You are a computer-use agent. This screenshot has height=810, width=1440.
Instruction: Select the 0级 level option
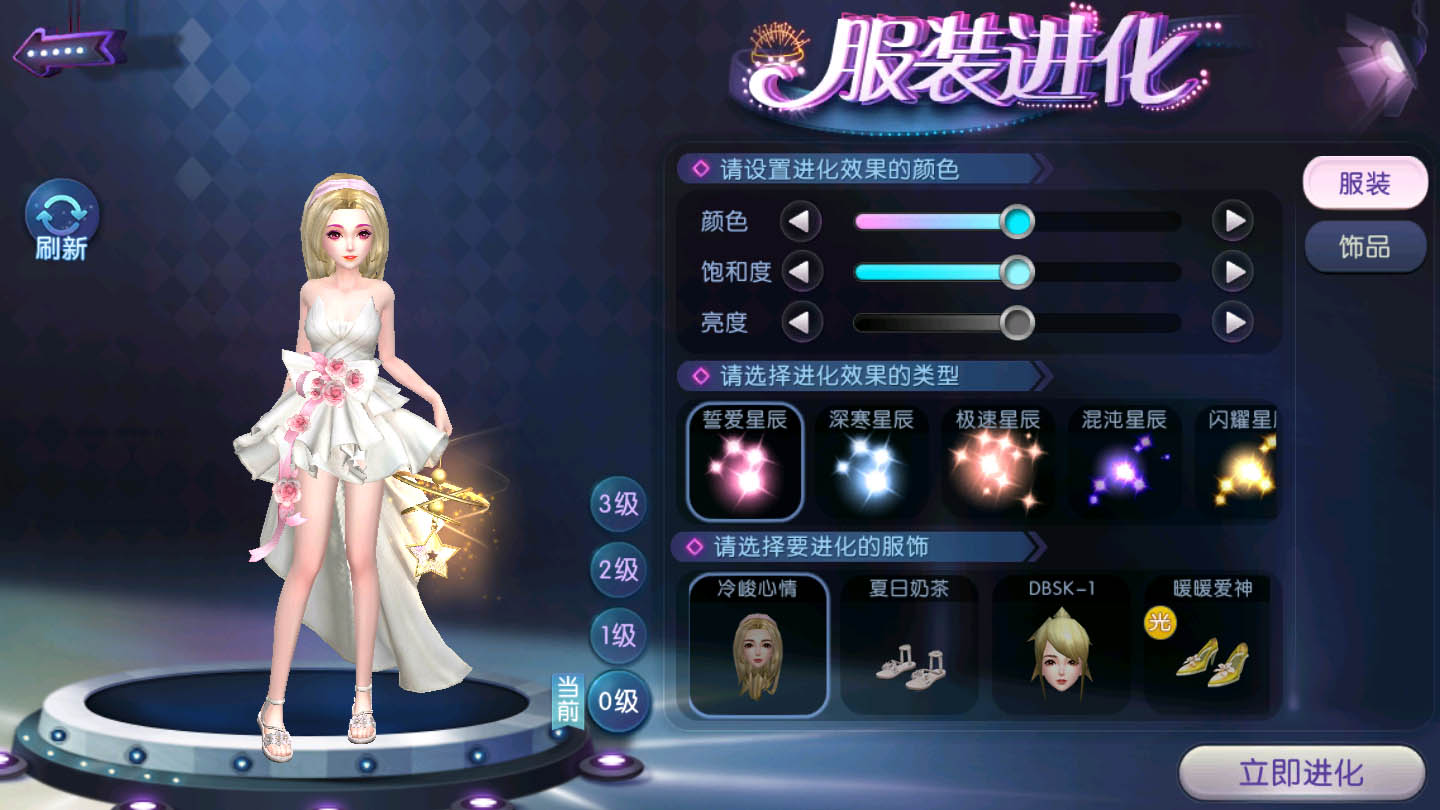[x=617, y=701]
